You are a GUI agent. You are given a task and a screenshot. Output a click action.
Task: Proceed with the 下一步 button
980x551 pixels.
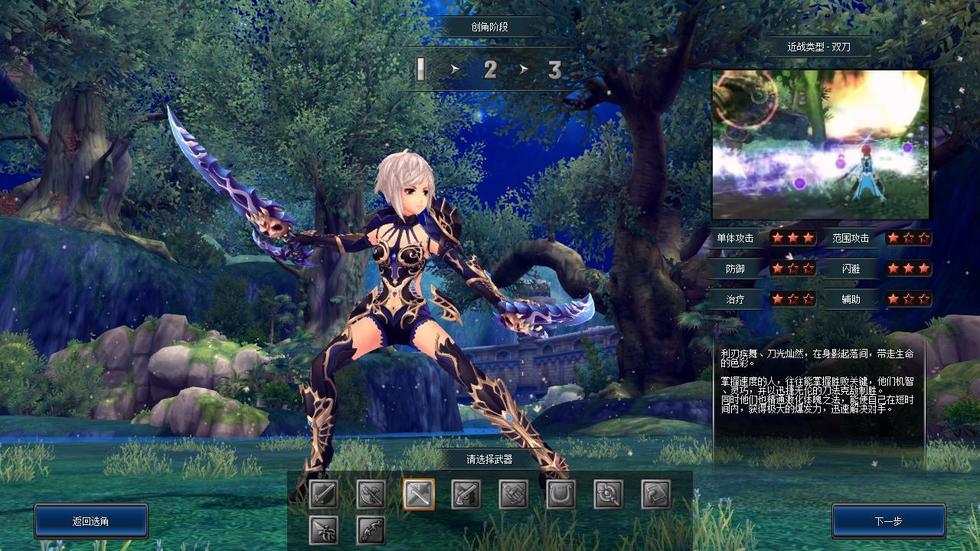click(x=888, y=521)
